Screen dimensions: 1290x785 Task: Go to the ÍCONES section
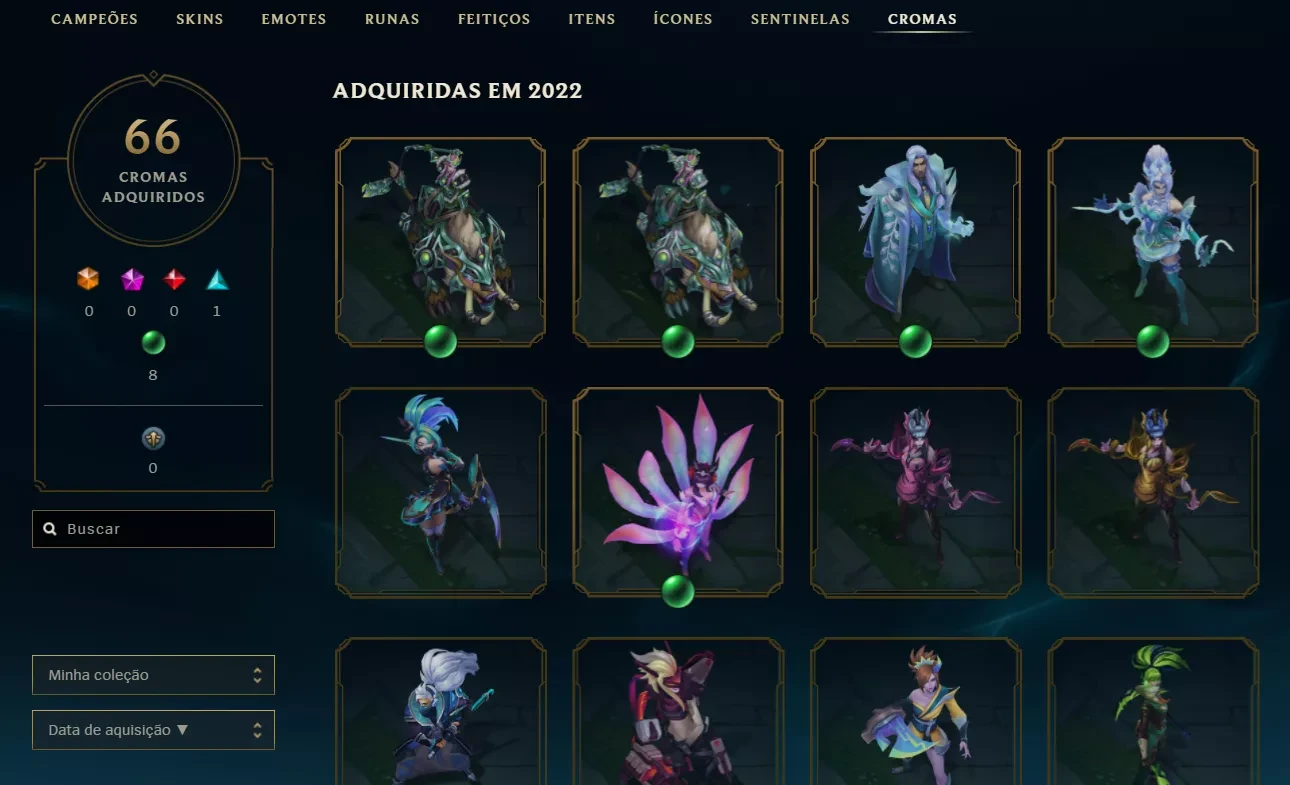[682, 18]
